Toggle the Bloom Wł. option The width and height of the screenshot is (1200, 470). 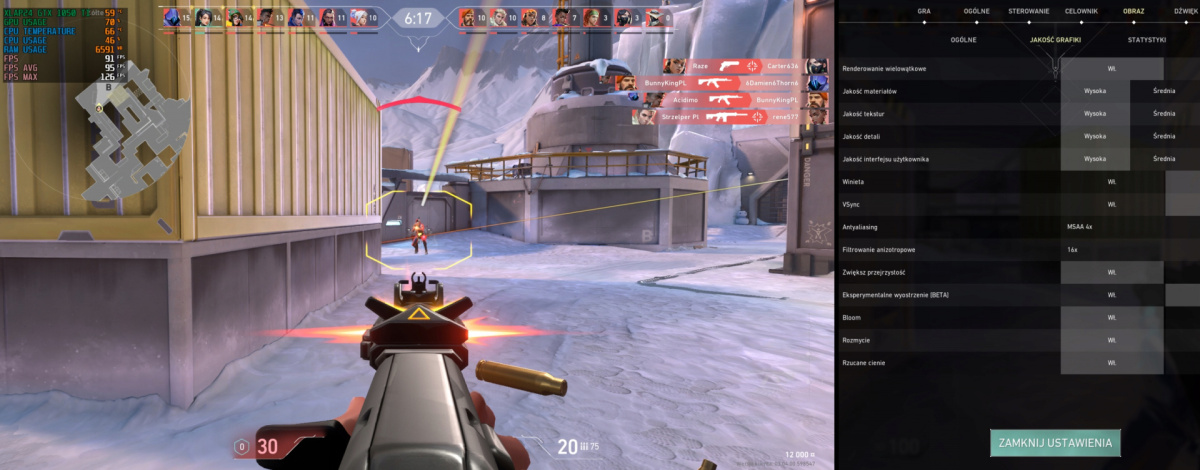click(1112, 317)
